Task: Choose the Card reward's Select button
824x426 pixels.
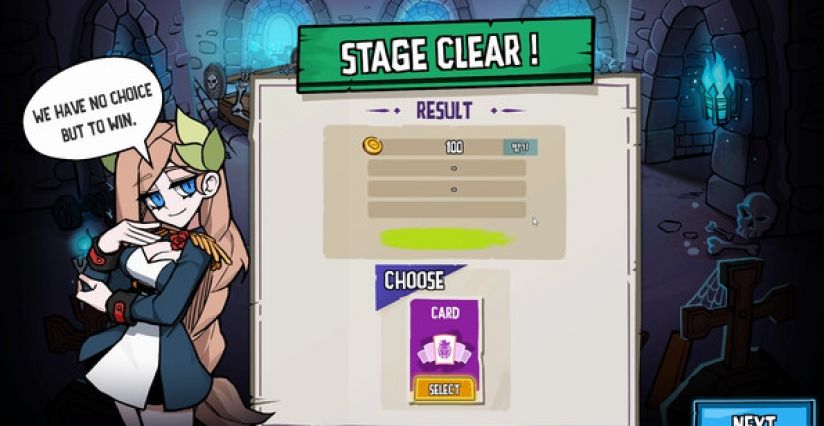Action: [444, 389]
